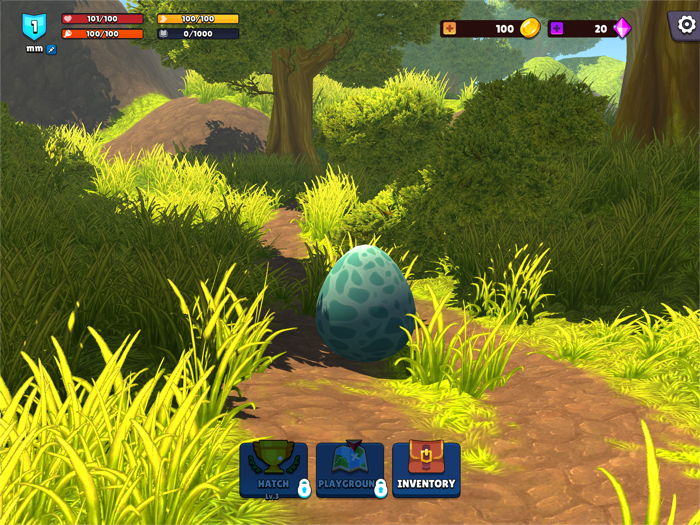Open the Inventory backpack menu
This screenshot has height=525, width=700.
point(426,469)
